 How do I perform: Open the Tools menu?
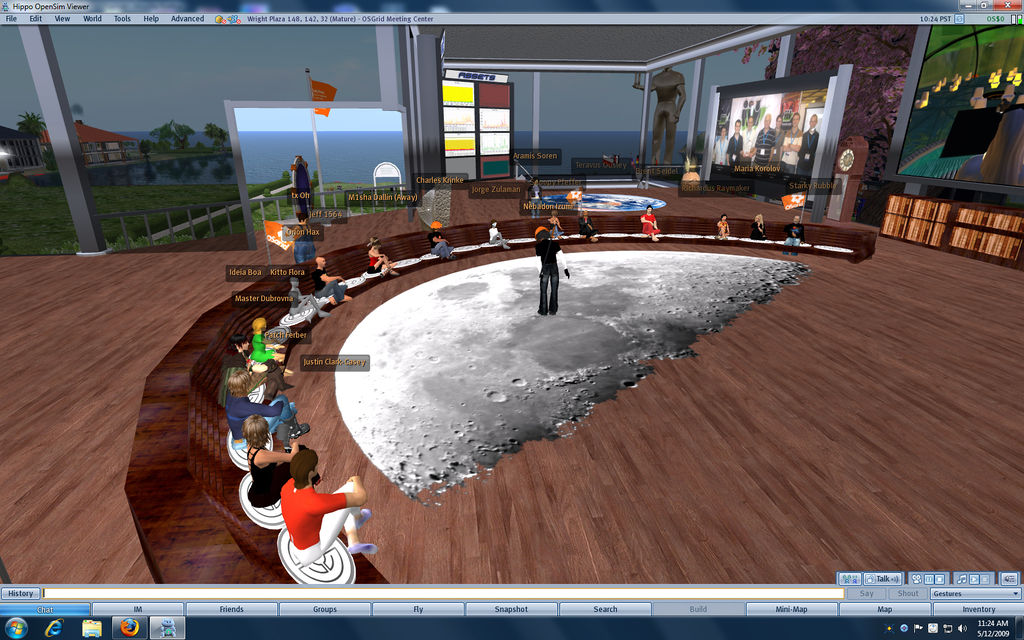122,18
